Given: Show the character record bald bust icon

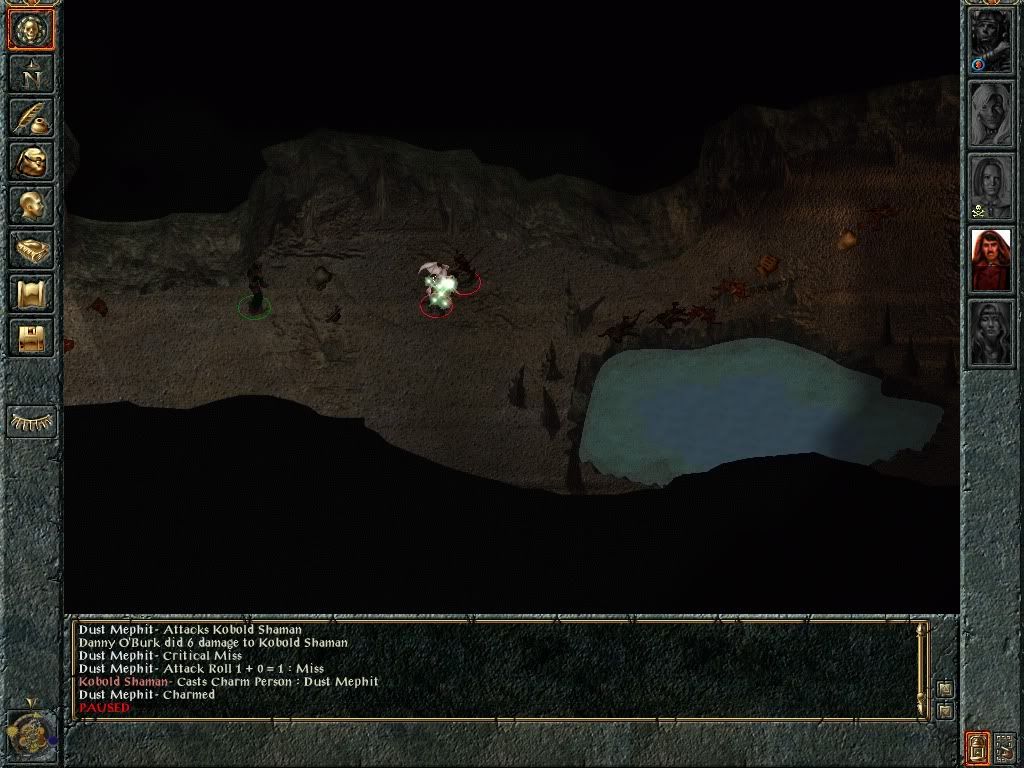Looking at the screenshot, I should point(32,206).
